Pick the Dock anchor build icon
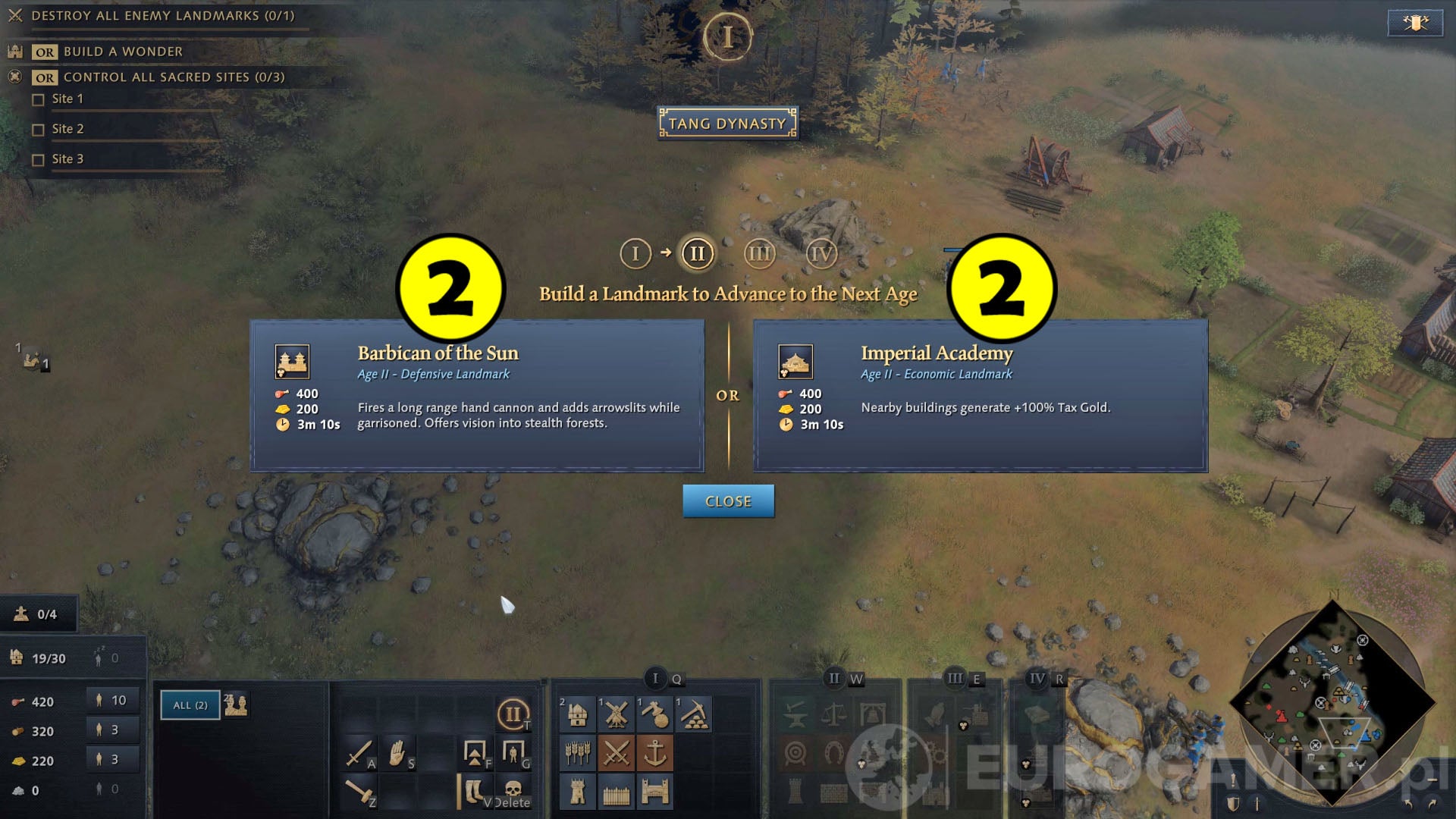Screen dimensions: 1456x819 [x=655, y=753]
